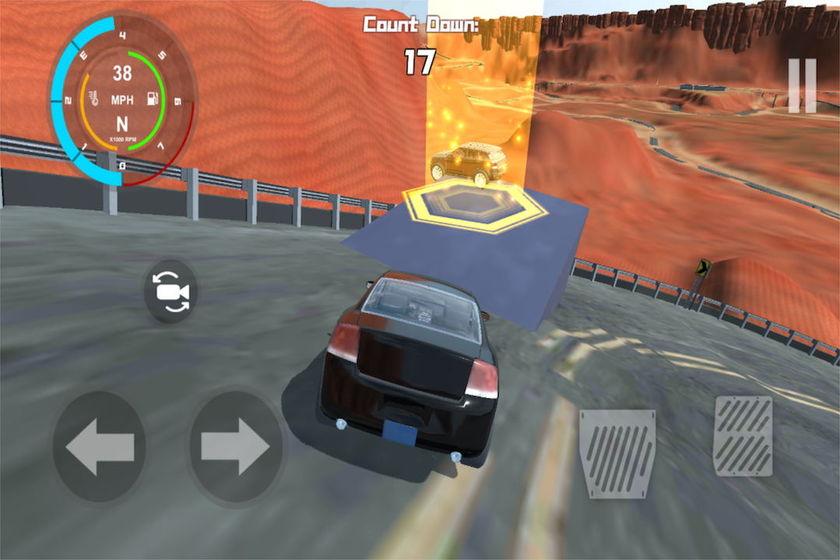Tap the brake pedal

coord(618,453)
